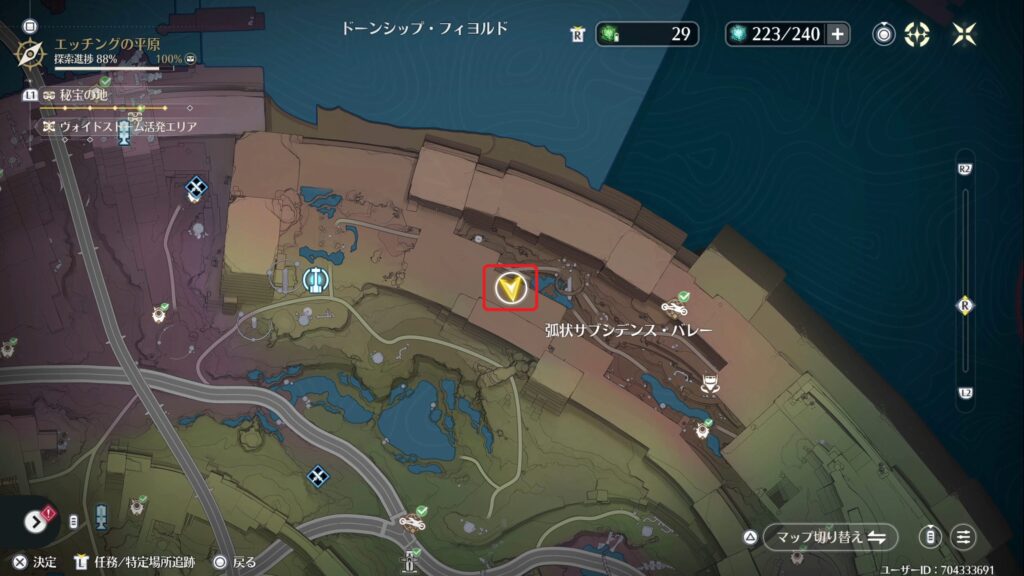Close the map with the four-point star
Image resolution: width=1024 pixels, height=576 pixels.
[964, 34]
